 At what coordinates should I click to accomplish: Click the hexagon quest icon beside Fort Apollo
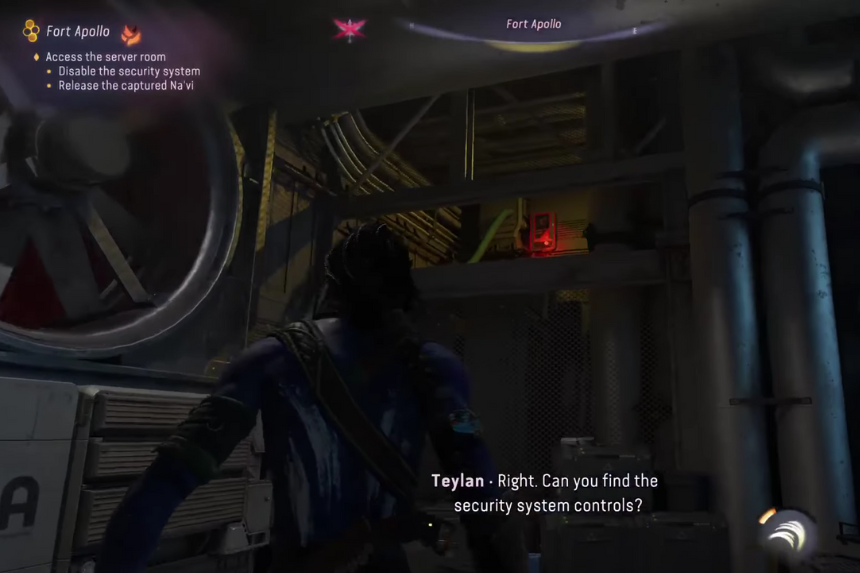tap(31, 31)
